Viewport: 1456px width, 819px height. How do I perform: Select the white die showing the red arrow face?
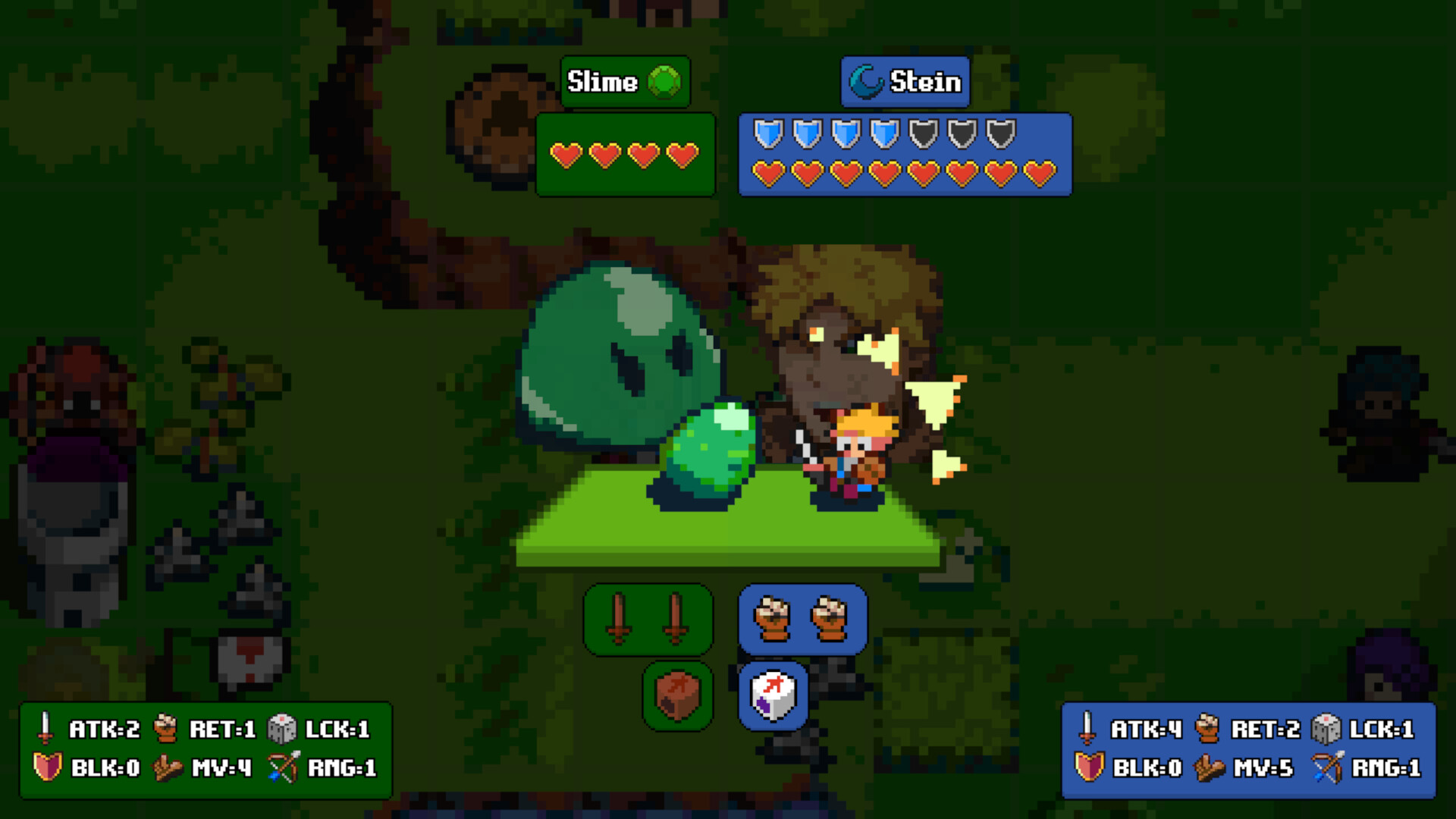772,697
